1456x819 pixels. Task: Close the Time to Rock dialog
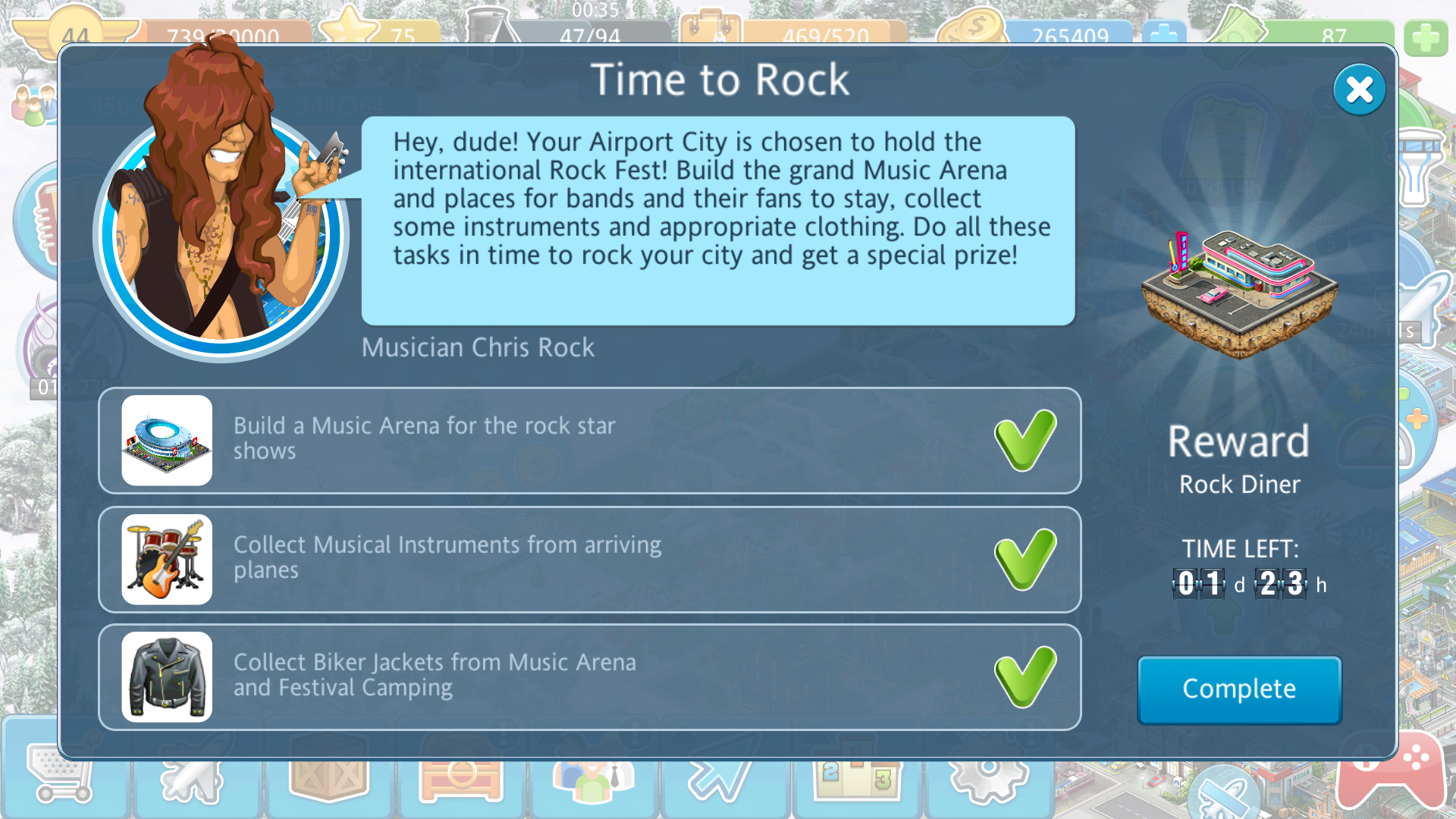[1359, 90]
